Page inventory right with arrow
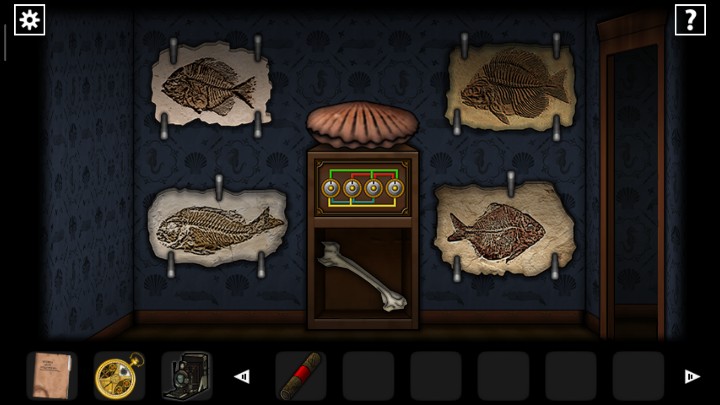The height and width of the screenshot is (405, 720). (691, 376)
